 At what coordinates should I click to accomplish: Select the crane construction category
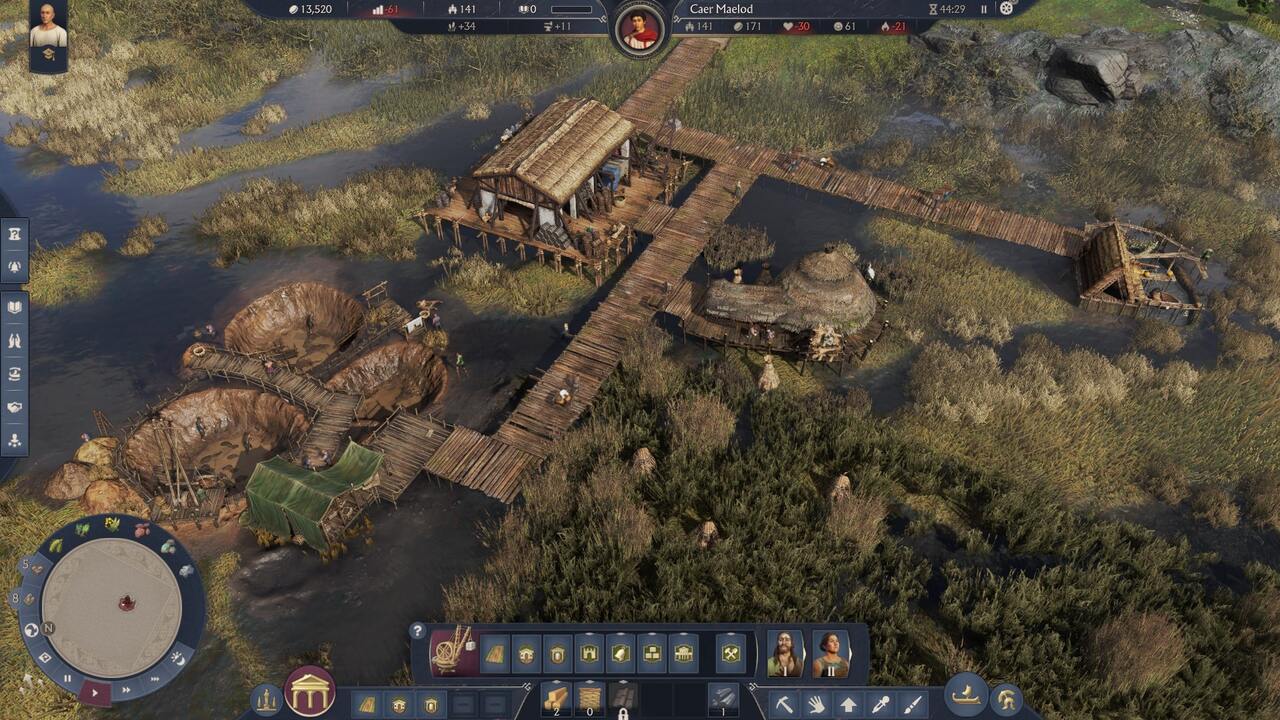click(453, 652)
